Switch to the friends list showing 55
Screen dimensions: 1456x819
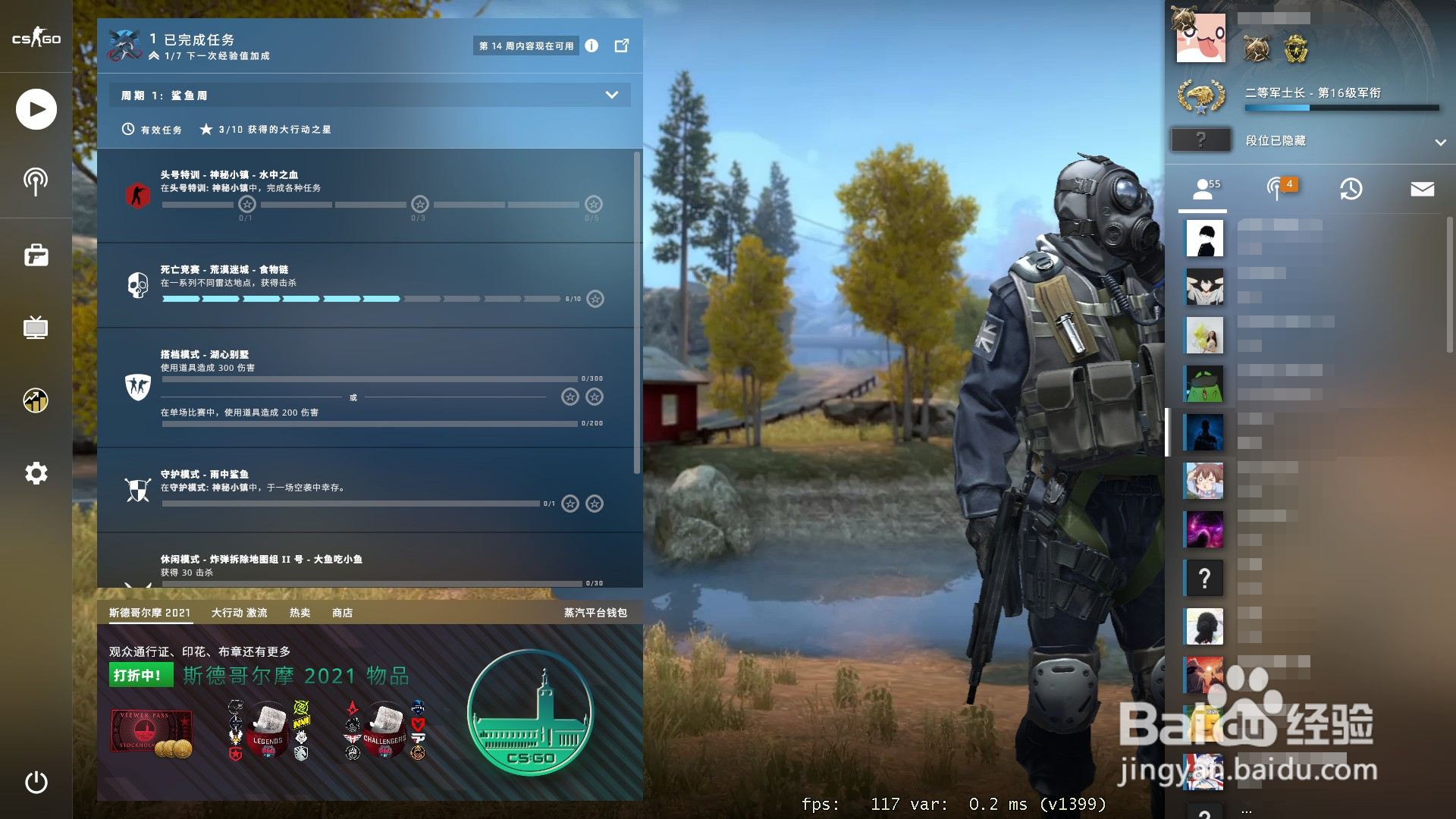(x=1206, y=188)
